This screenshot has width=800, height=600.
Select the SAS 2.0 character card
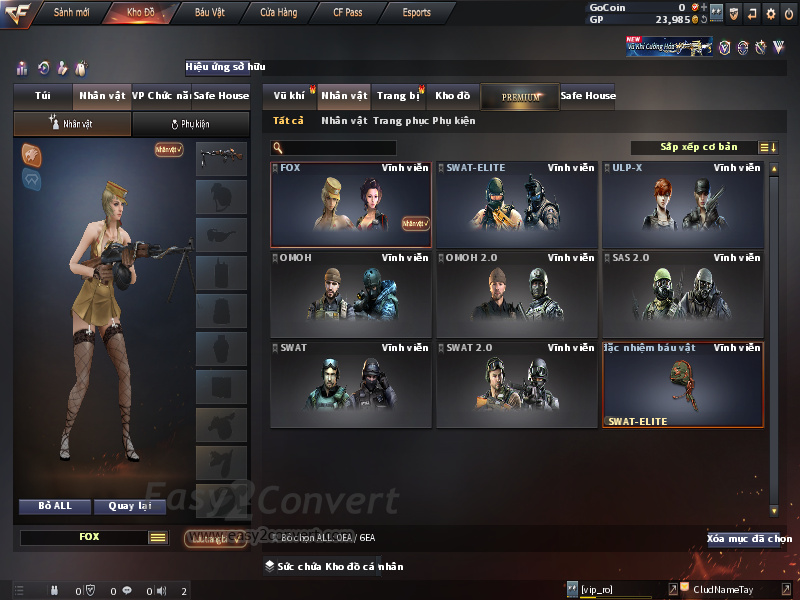(682, 294)
